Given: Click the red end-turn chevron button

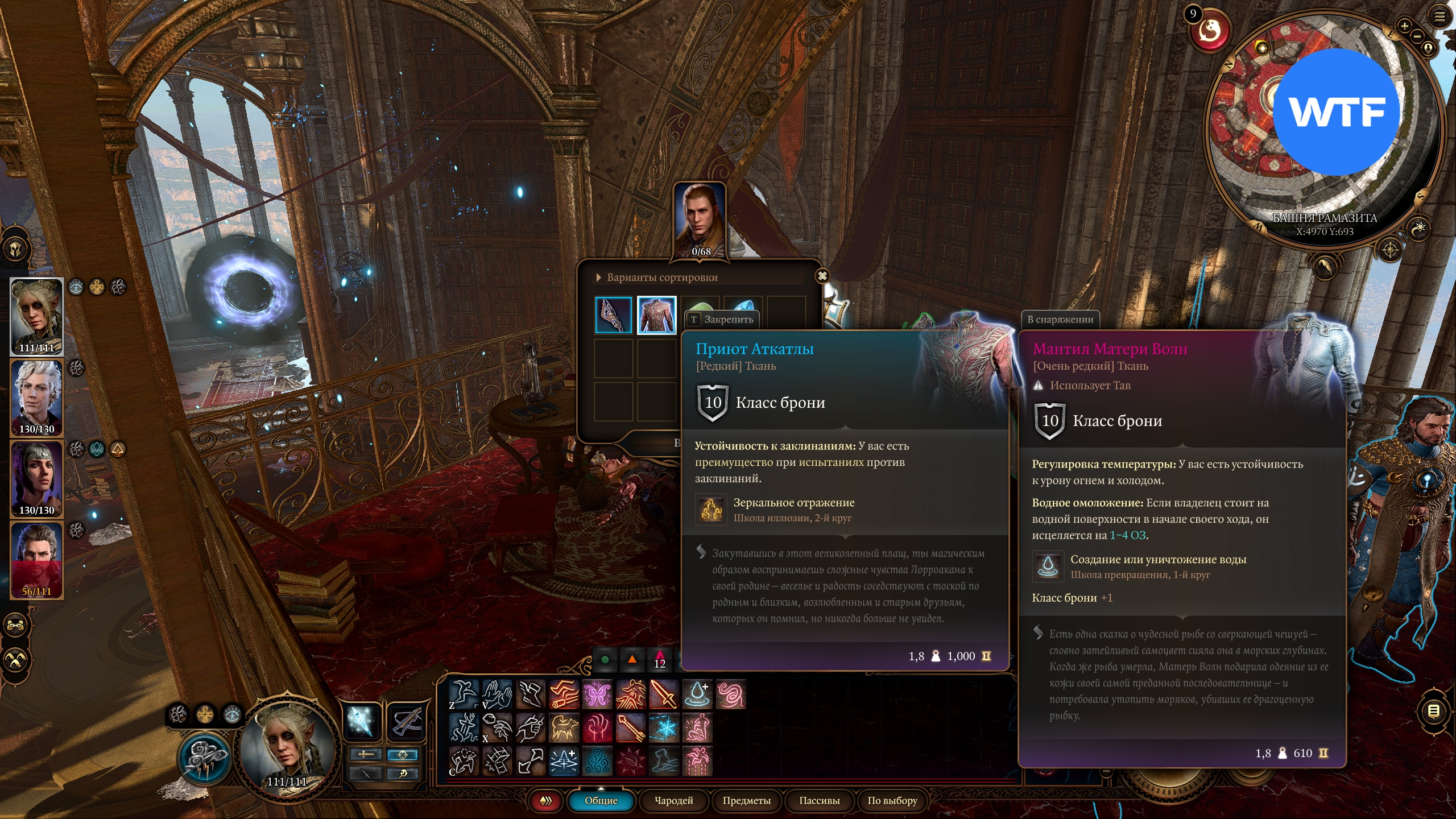Looking at the screenshot, I should coord(545,801).
